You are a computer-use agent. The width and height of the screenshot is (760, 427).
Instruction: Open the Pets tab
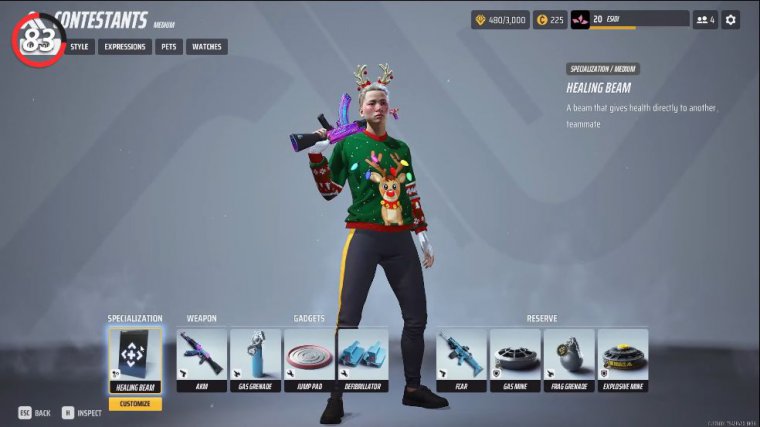168,46
